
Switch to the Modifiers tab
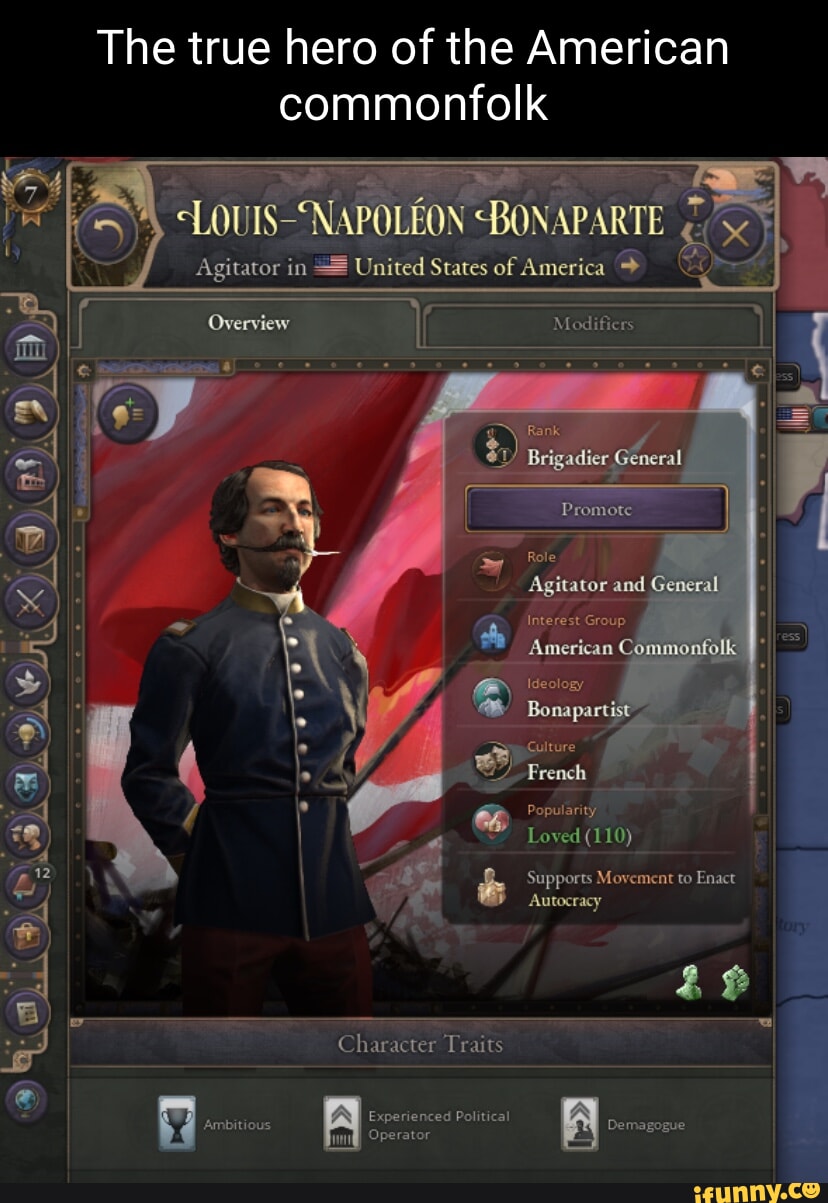tap(593, 323)
